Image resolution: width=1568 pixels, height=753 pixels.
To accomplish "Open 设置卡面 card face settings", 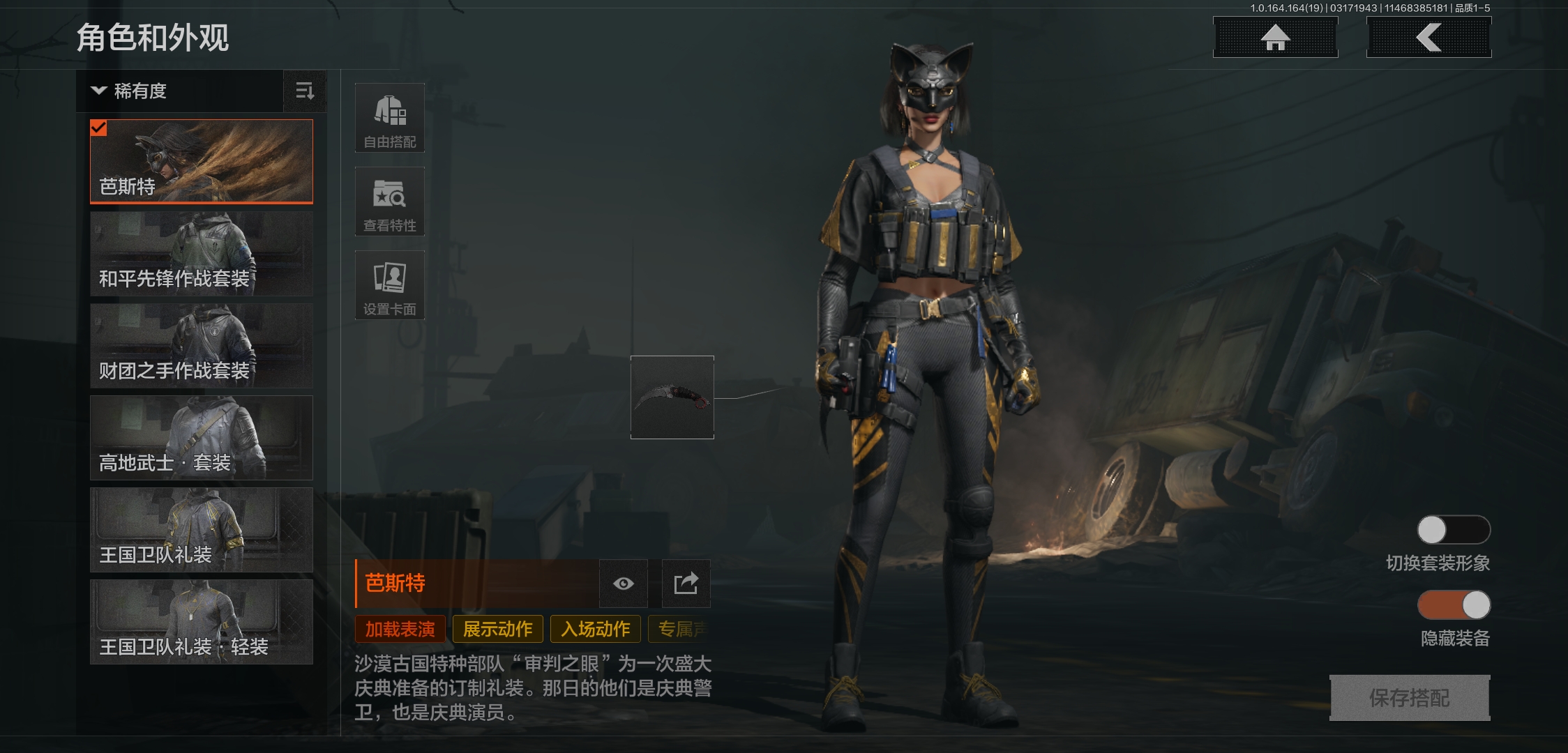I will (x=390, y=284).
